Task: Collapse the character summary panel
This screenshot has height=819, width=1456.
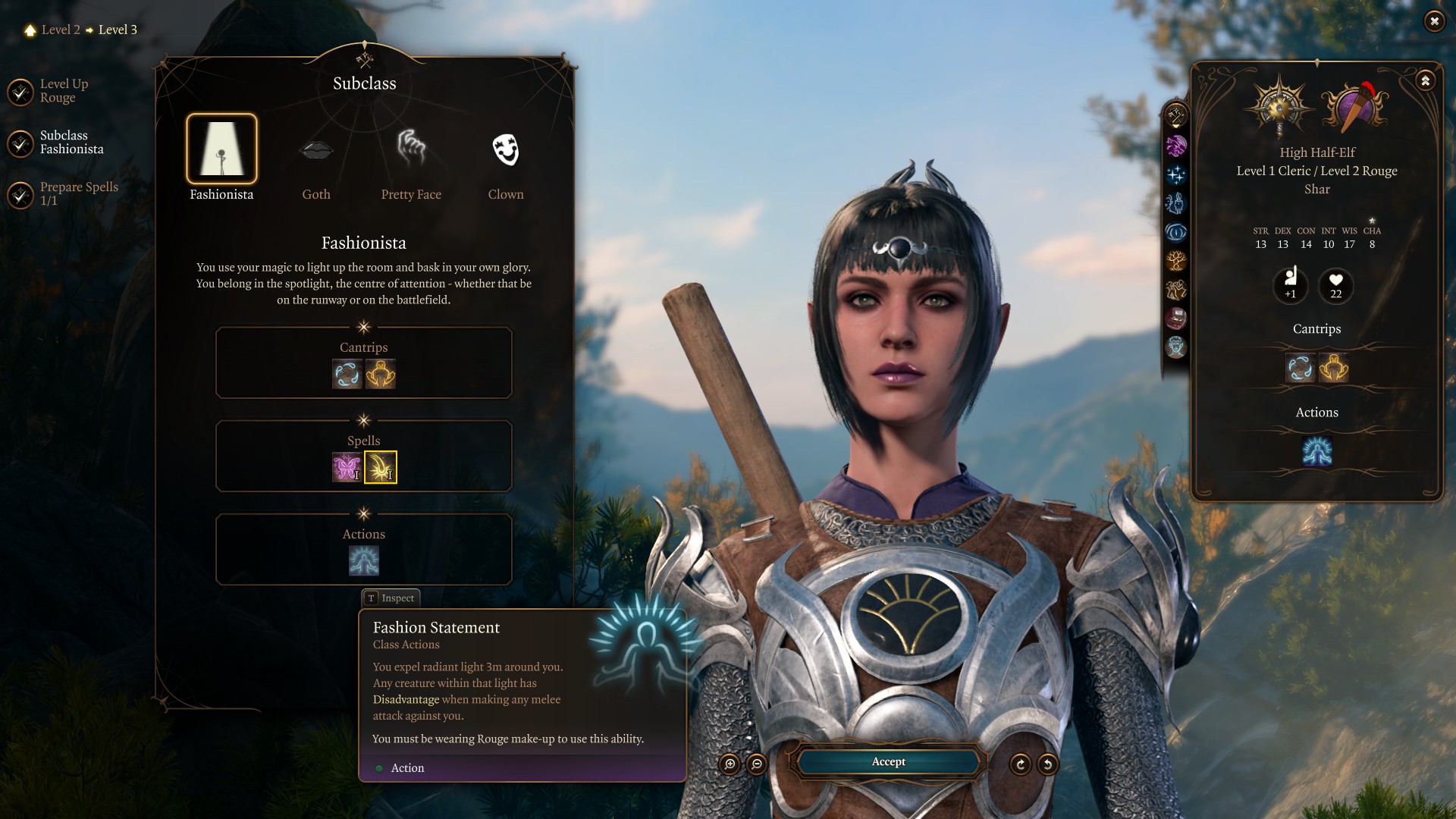Action: 1426,80
